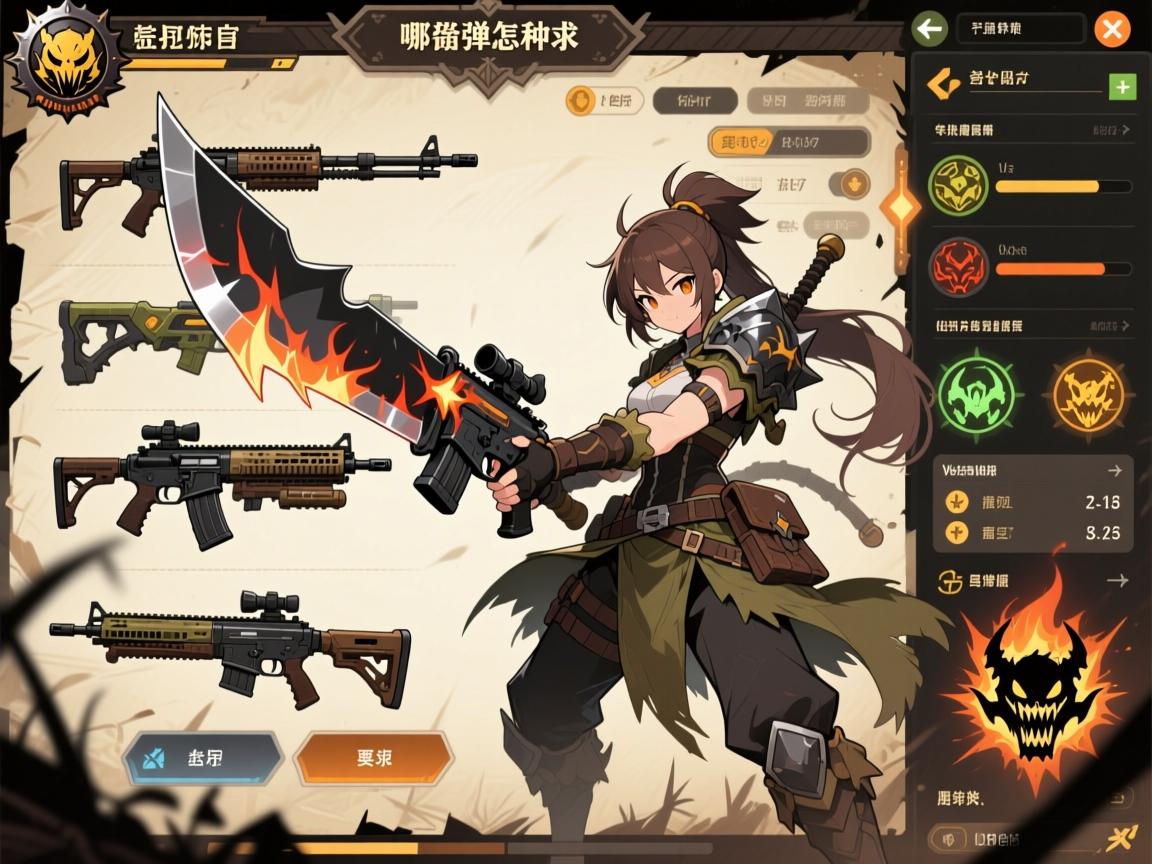
Task: Close the screen with the orange X button
Action: point(1112,29)
